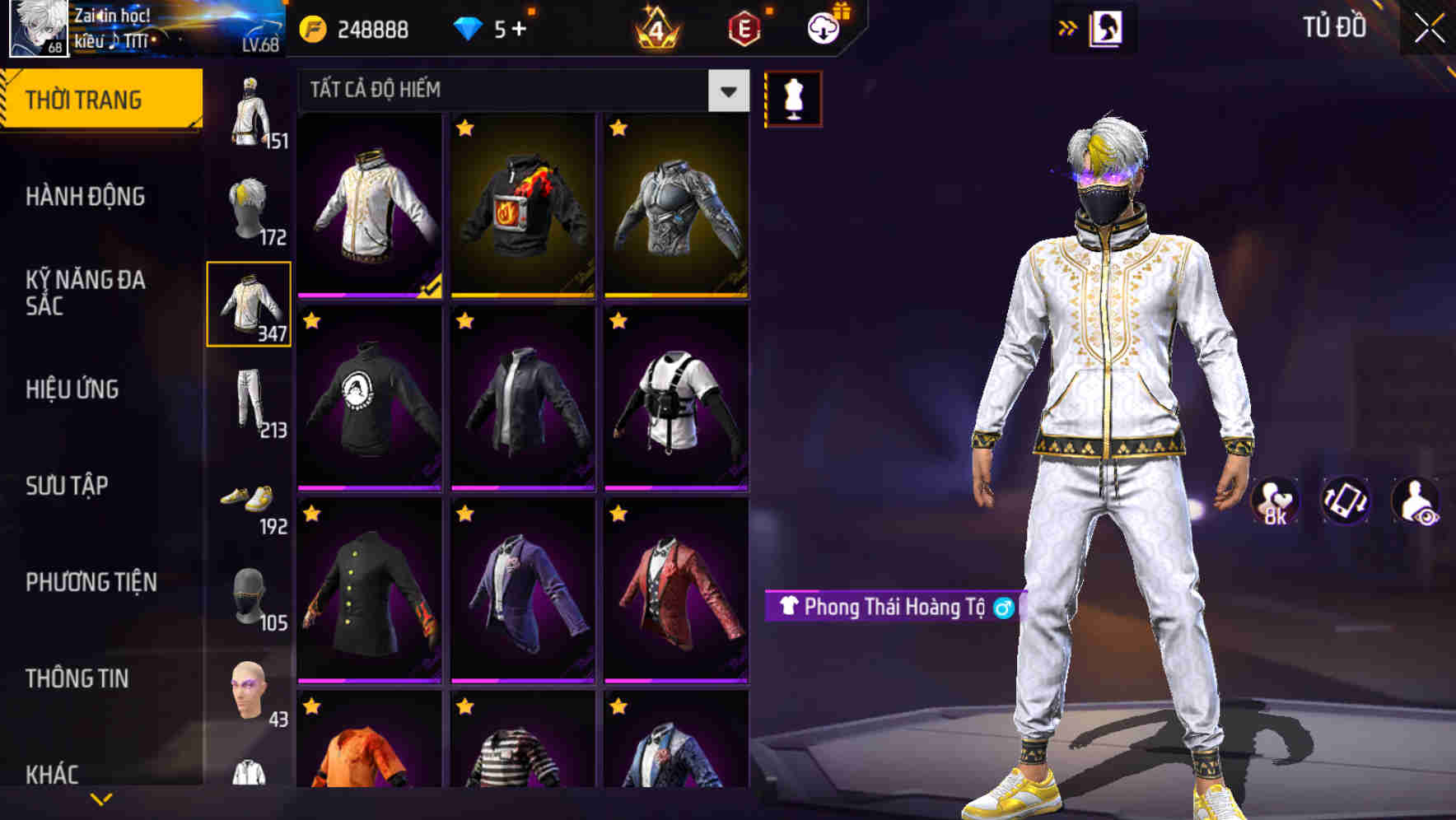
Task: Select the diamond currency icon
Action: (x=468, y=27)
